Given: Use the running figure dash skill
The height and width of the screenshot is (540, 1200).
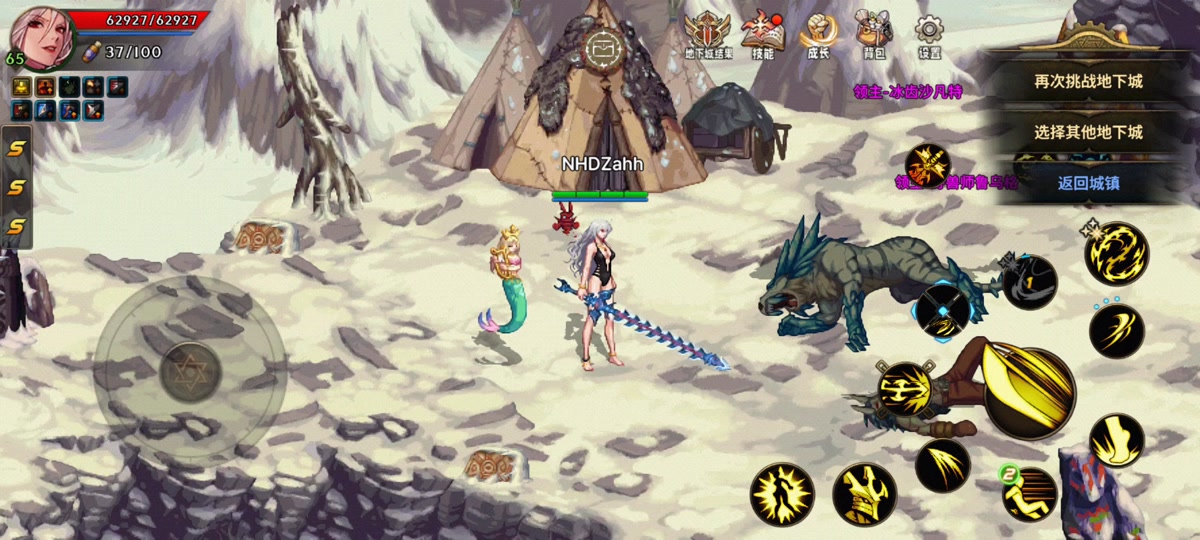Looking at the screenshot, I should (1030, 493).
